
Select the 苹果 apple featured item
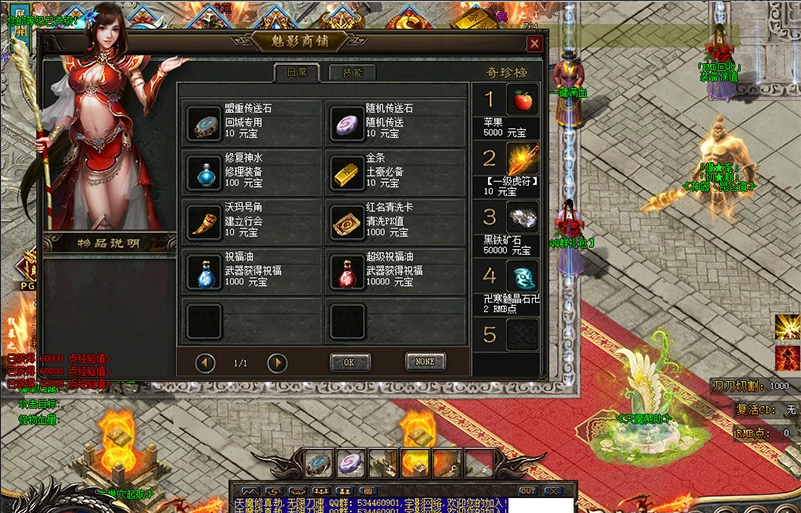point(521,100)
